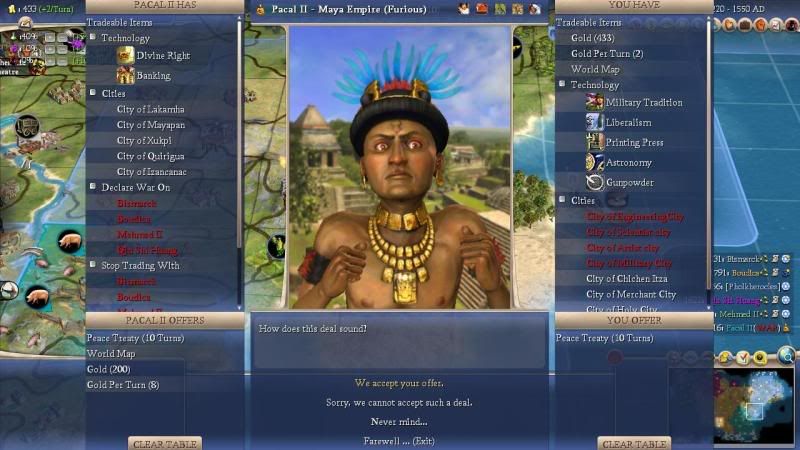Click the minimap in the corner

click(754, 405)
